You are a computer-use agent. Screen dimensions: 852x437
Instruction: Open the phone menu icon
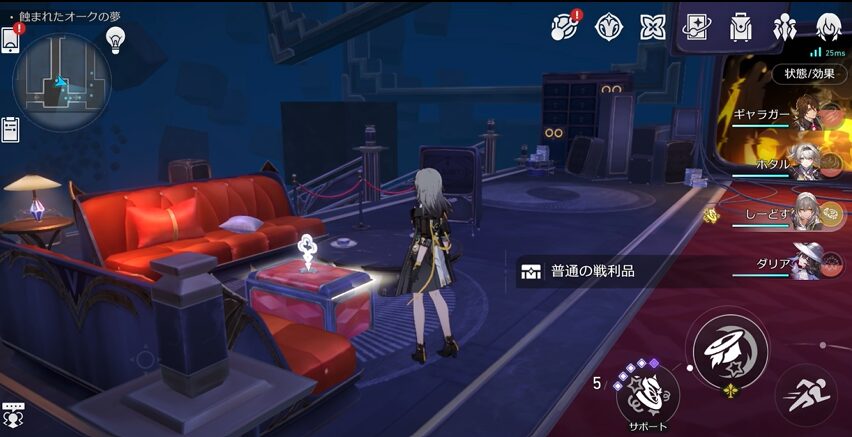(x=11, y=40)
